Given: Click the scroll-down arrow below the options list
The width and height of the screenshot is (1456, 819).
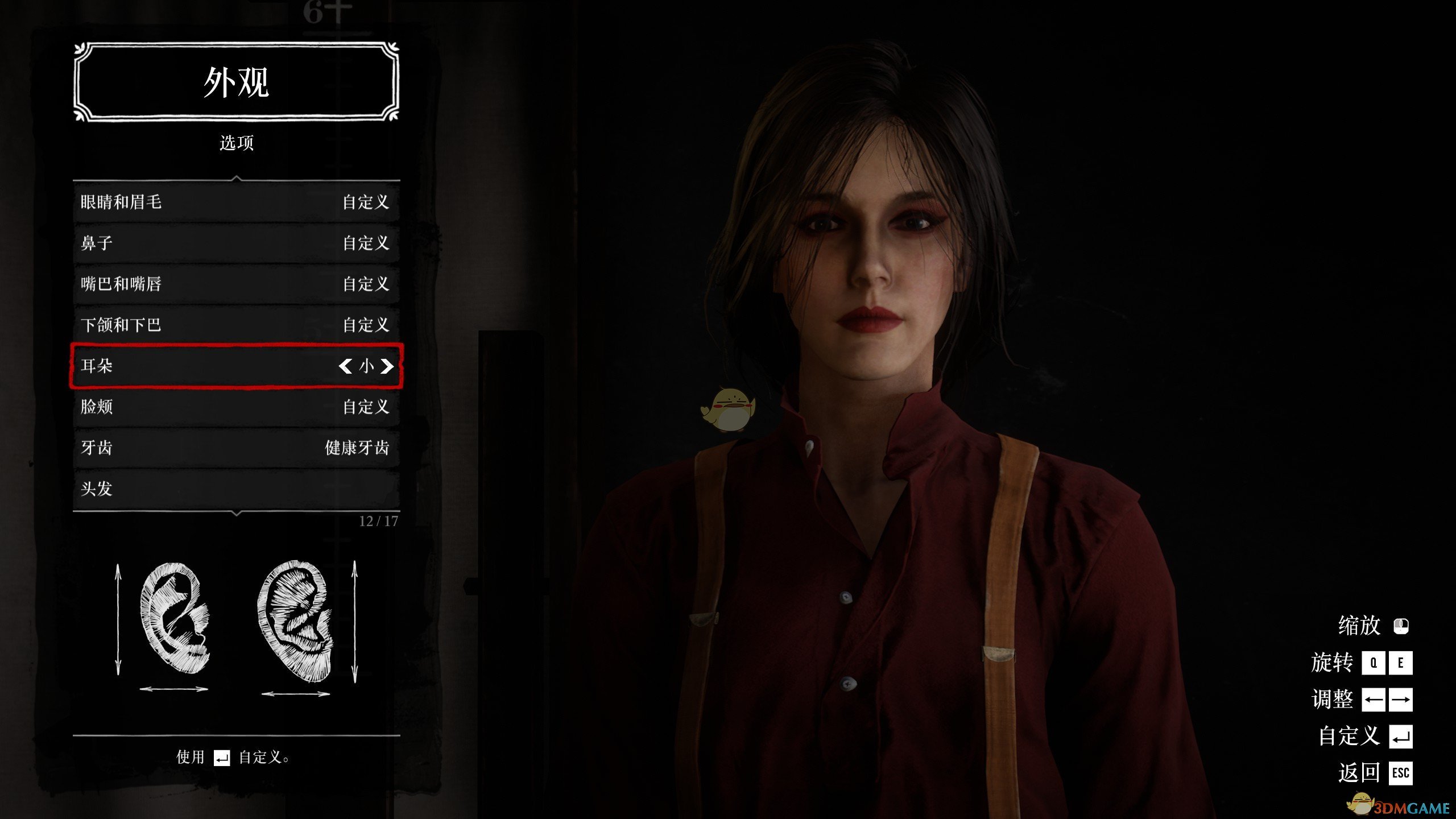Looking at the screenshot, I should (x=237, y=514).
